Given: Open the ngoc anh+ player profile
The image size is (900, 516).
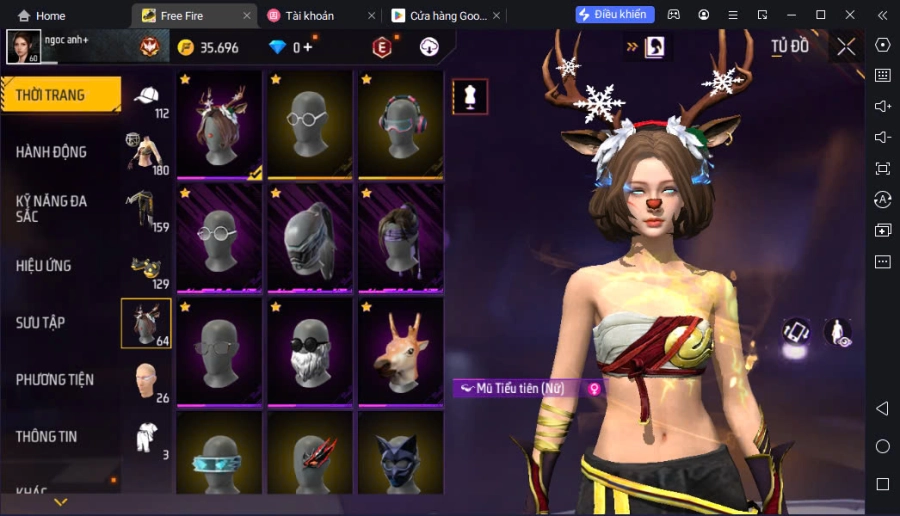Looking at the screenshot, I should pos(24,46).
